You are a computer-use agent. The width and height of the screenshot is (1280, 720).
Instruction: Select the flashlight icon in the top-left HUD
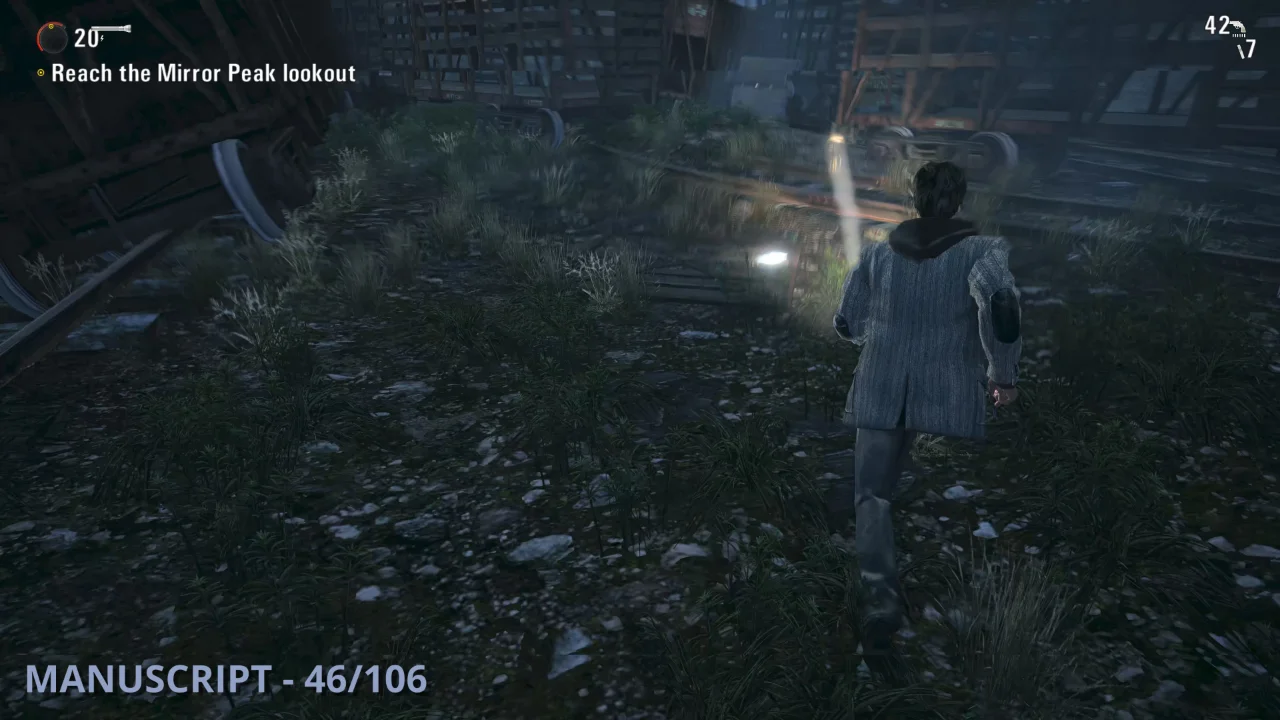point(111,28)
